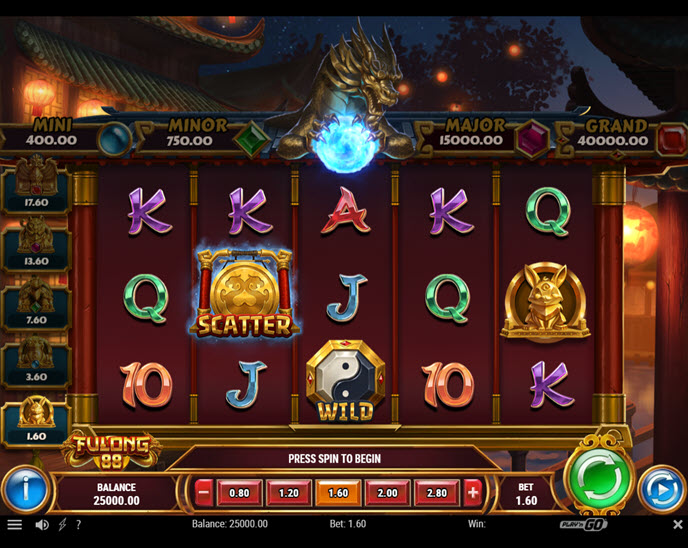Pick the 2.80 bet option
The width and height of the screenshot is (688, 548).
pyautogui.click(x=436, y=492)
